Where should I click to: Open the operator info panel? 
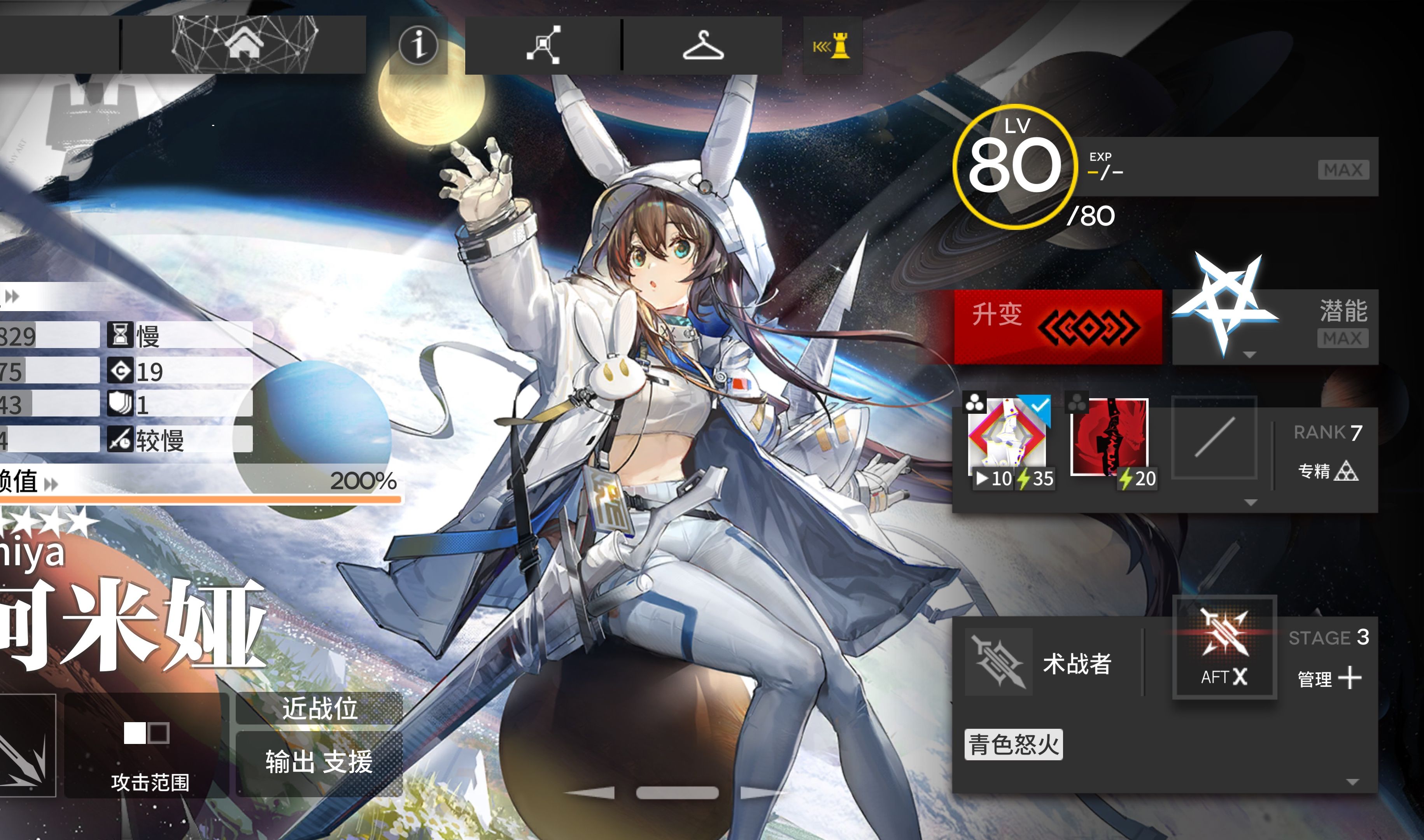[418, 44]
